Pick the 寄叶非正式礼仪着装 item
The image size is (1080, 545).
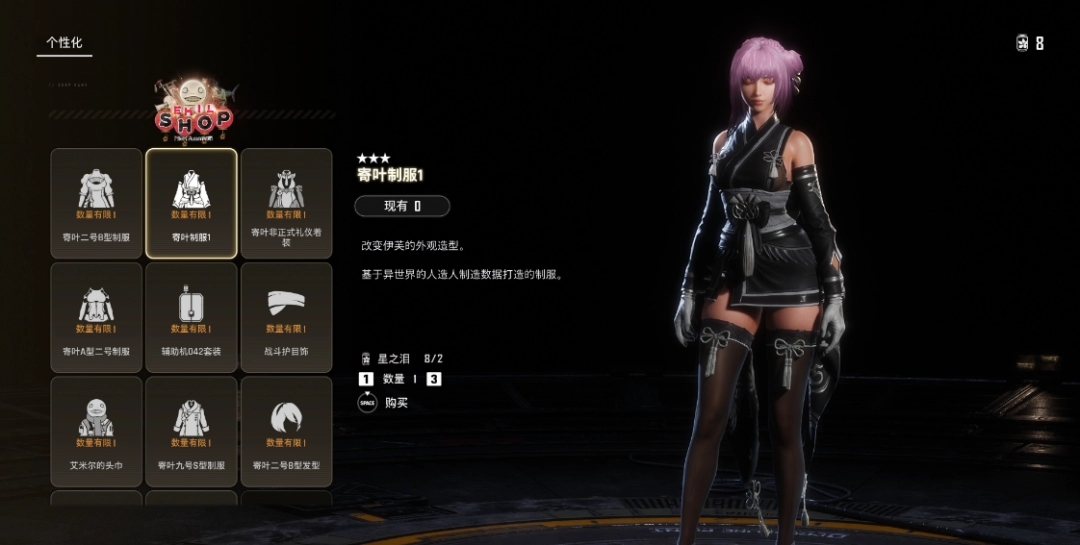(286, 203)
